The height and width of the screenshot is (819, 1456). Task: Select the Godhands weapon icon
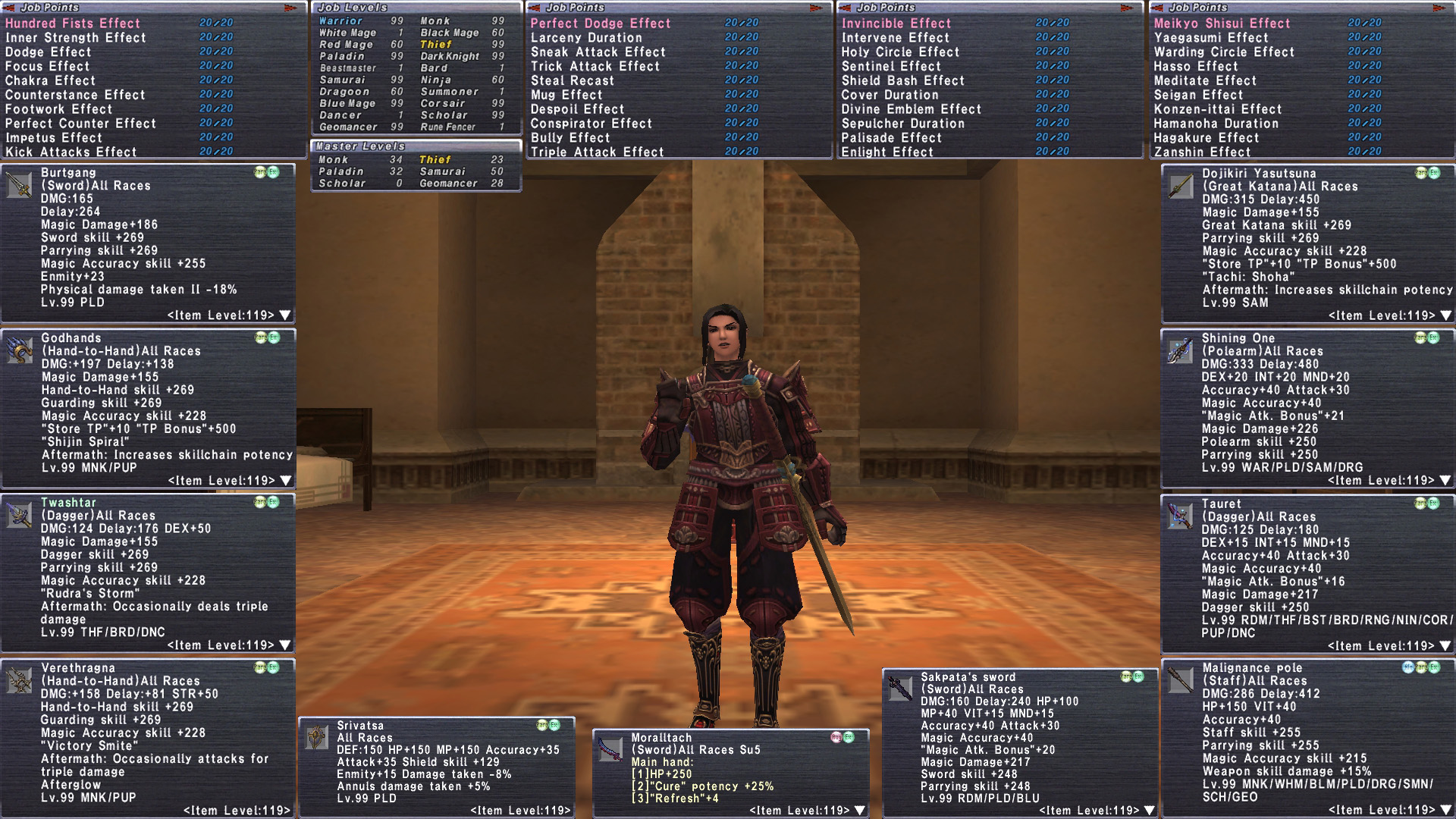[19, 350]
